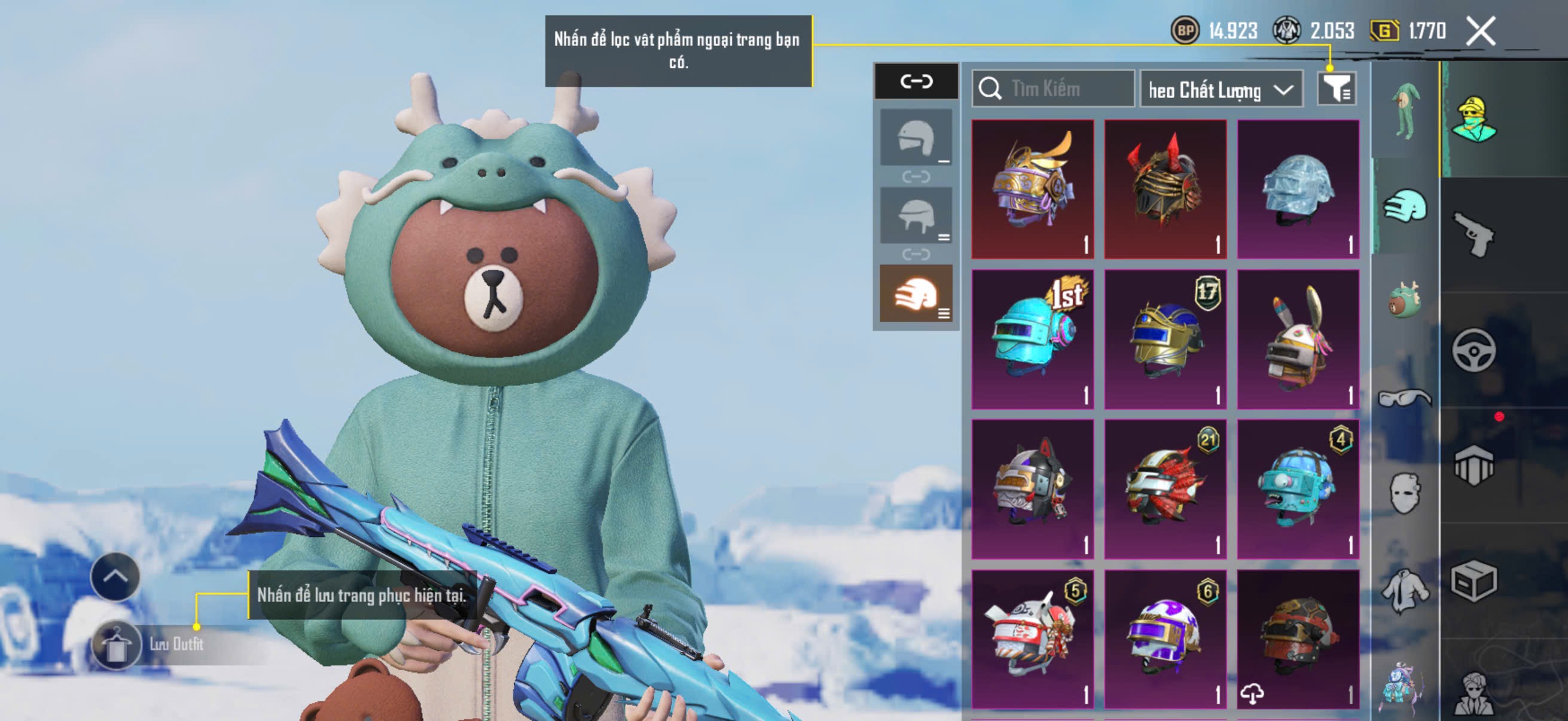Toggle the owned-items filter funnel button
Image resolution: width=1568 pixels, height=721 pixels.
tap(1336, 90)
